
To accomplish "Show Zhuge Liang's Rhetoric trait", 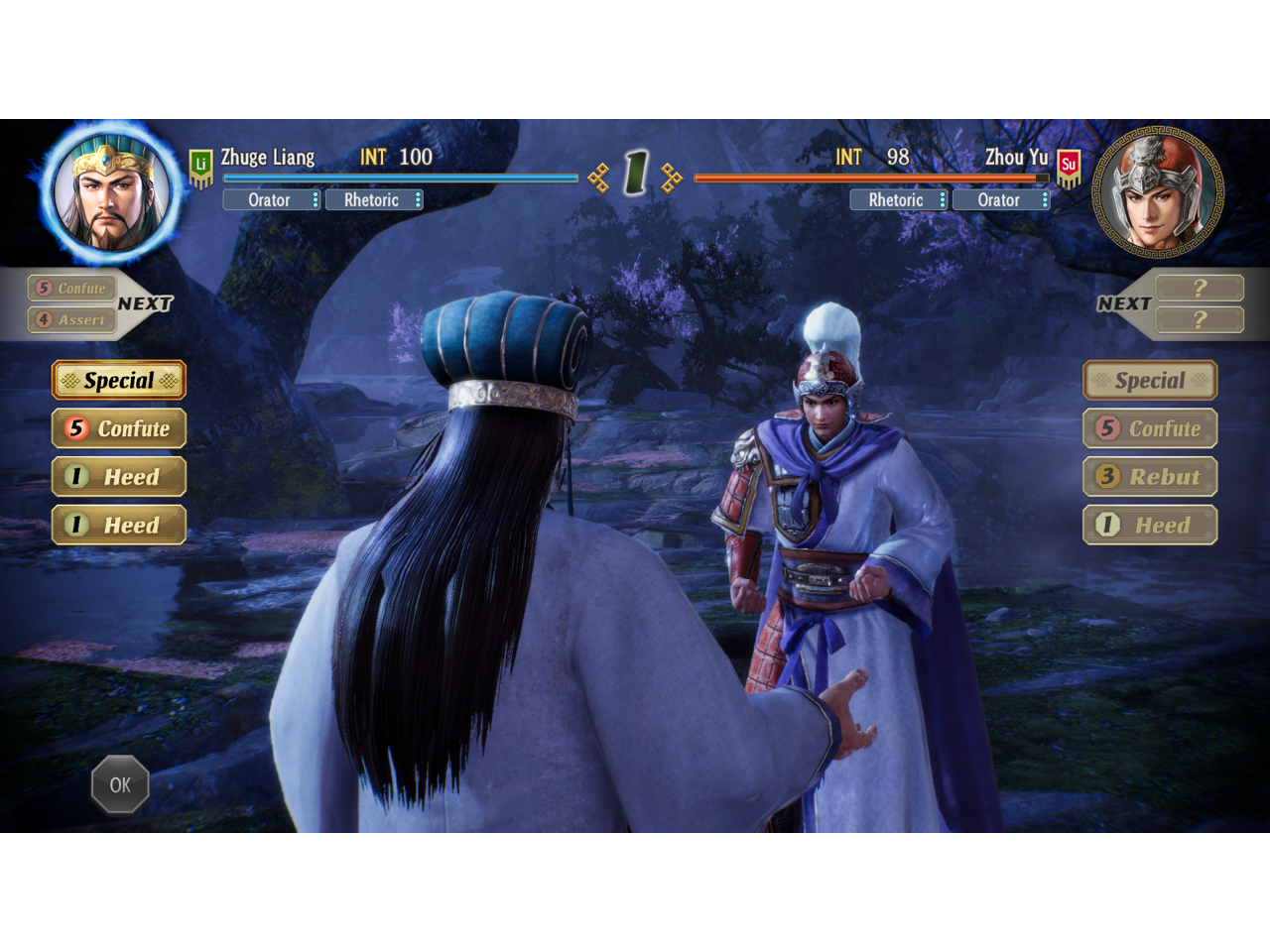I will point(374,200).
